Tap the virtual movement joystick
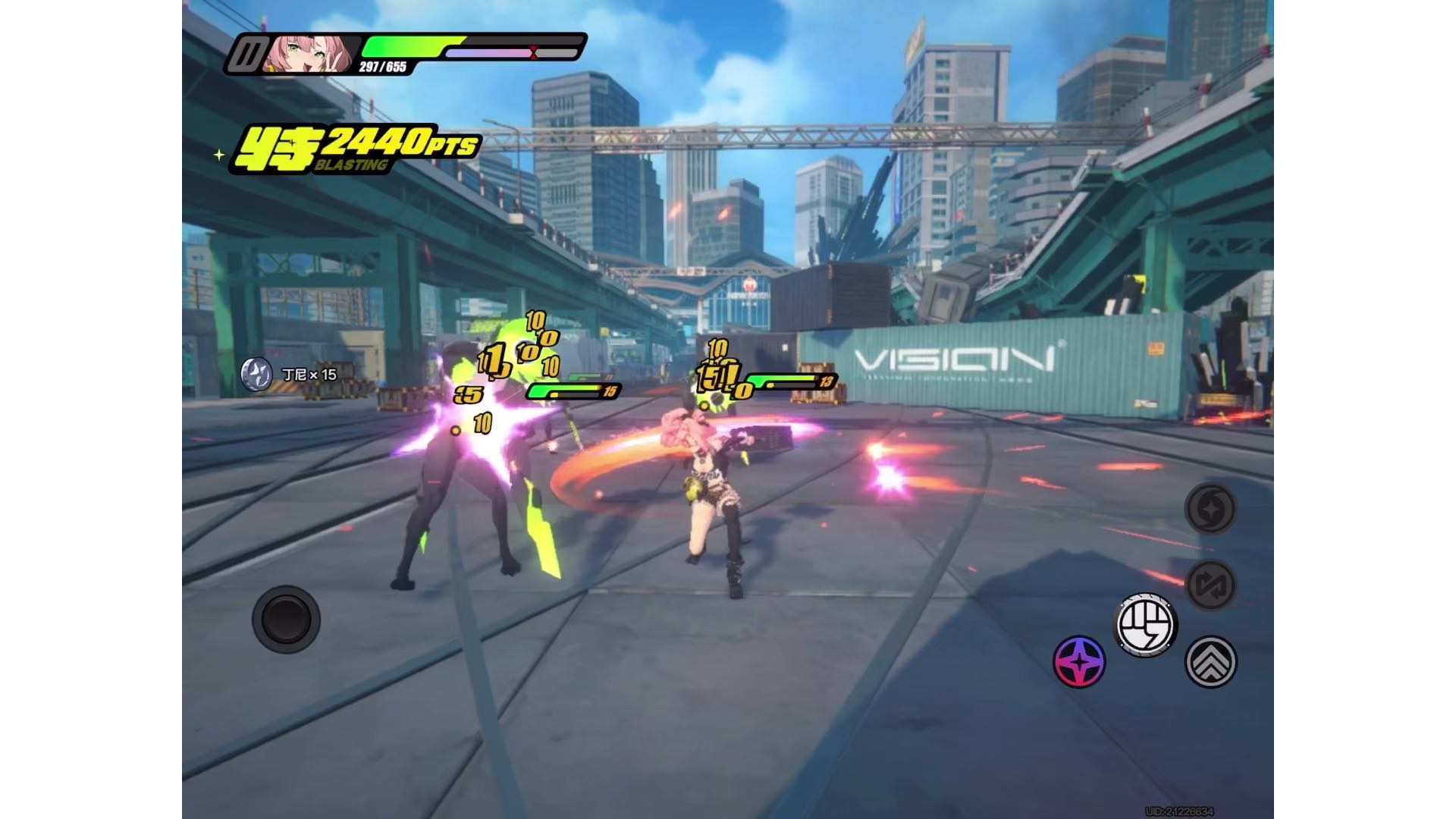Screen dimensions: 1456x819 286,619
